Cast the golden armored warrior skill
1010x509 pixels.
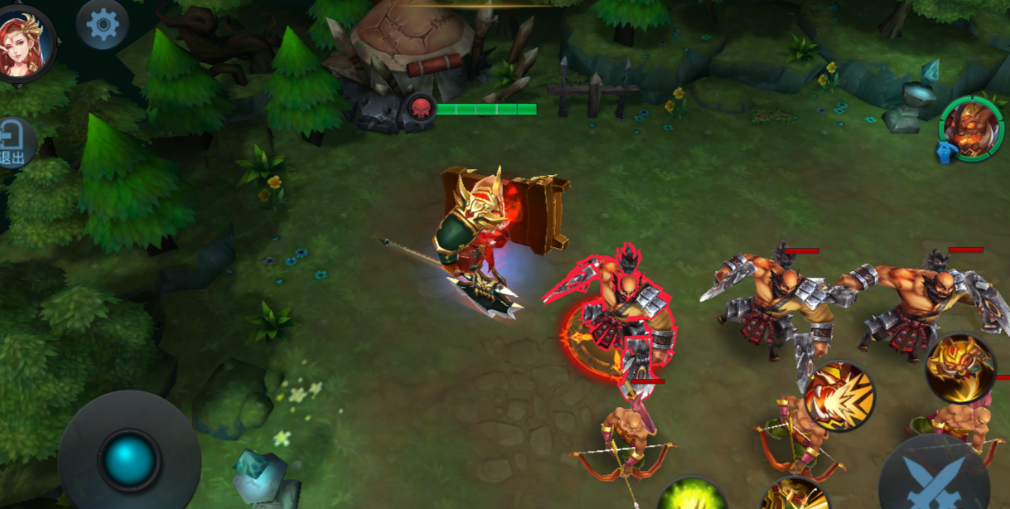[960, 368]
